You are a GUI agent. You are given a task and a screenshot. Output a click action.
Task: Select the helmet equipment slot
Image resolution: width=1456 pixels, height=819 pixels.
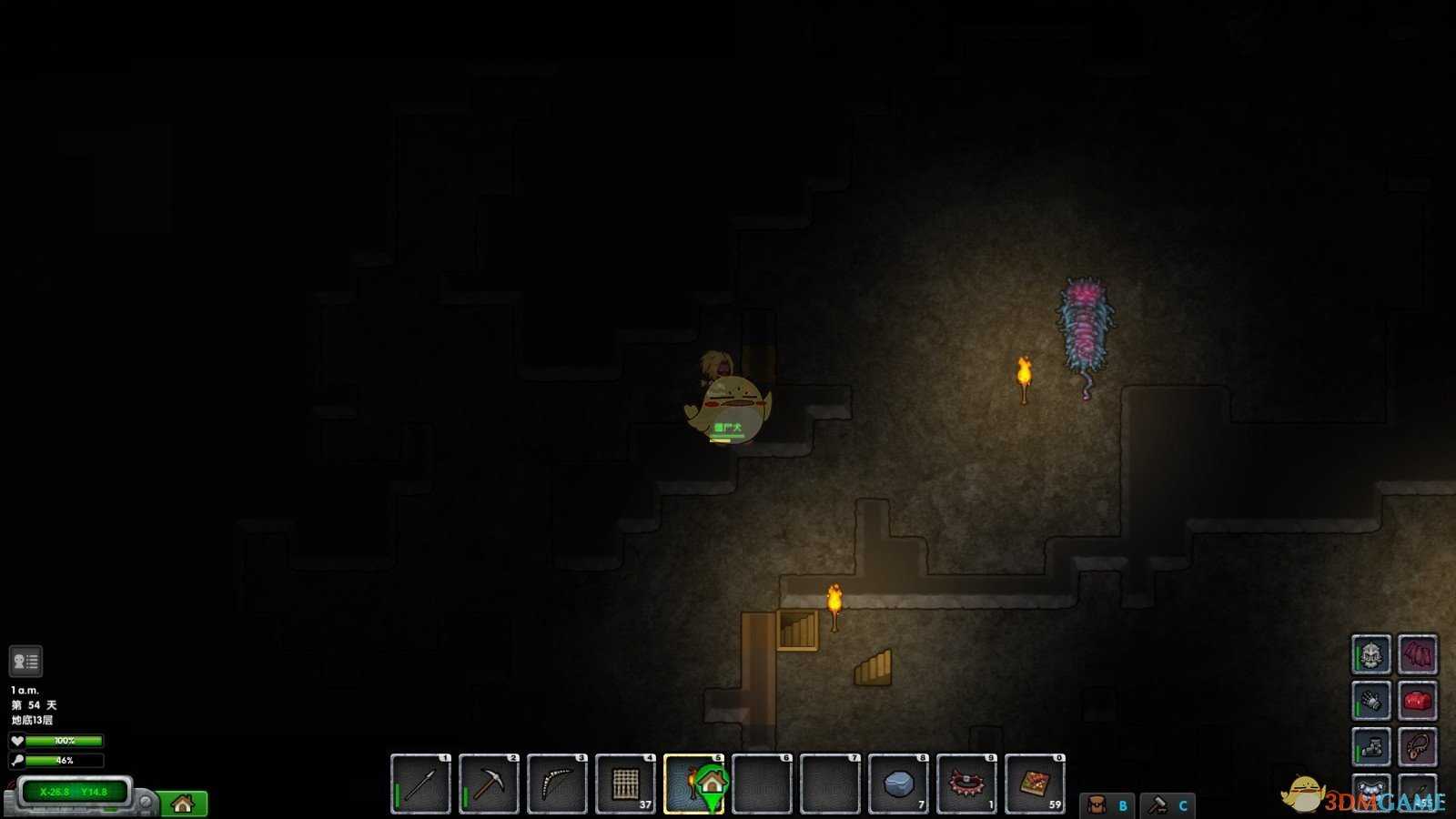[x=1370, y=654]
